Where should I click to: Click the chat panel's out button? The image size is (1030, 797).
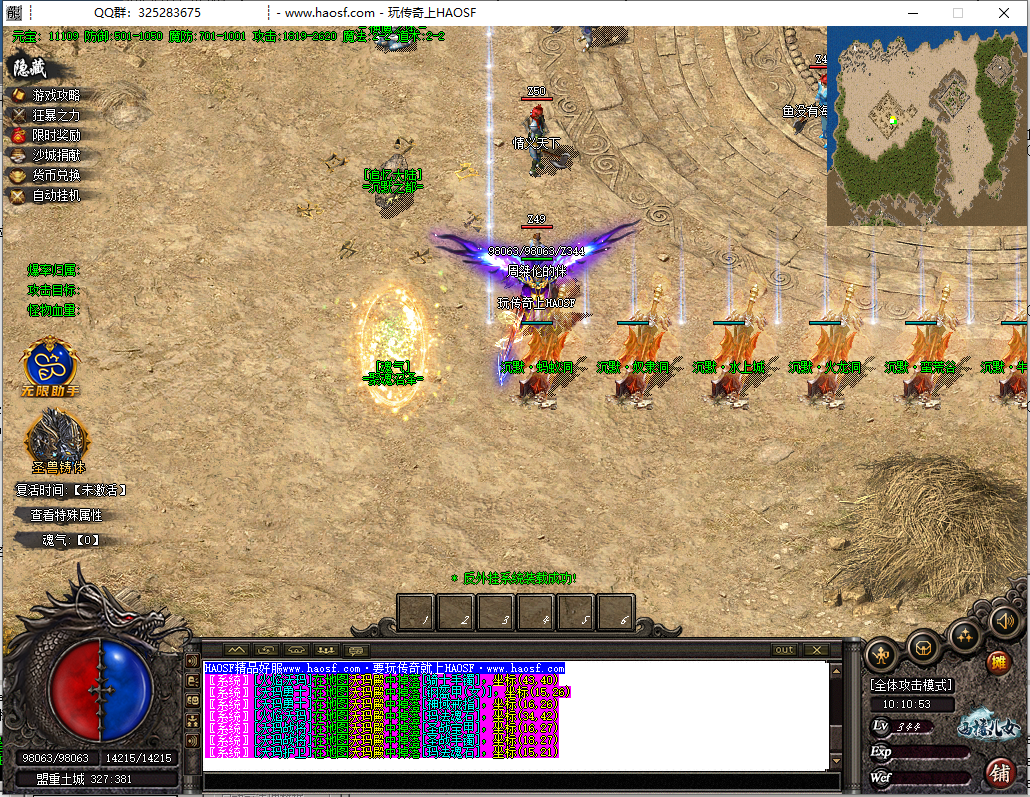point(785,650)
